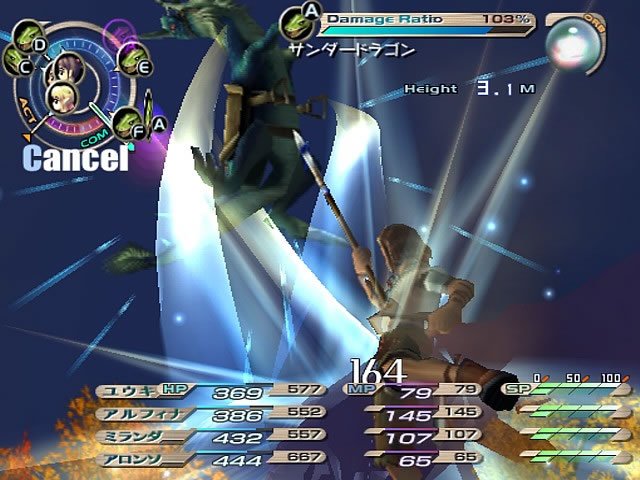Click the blonde character portrait on gauge
The image size is (640, 480).
(60, 98)
